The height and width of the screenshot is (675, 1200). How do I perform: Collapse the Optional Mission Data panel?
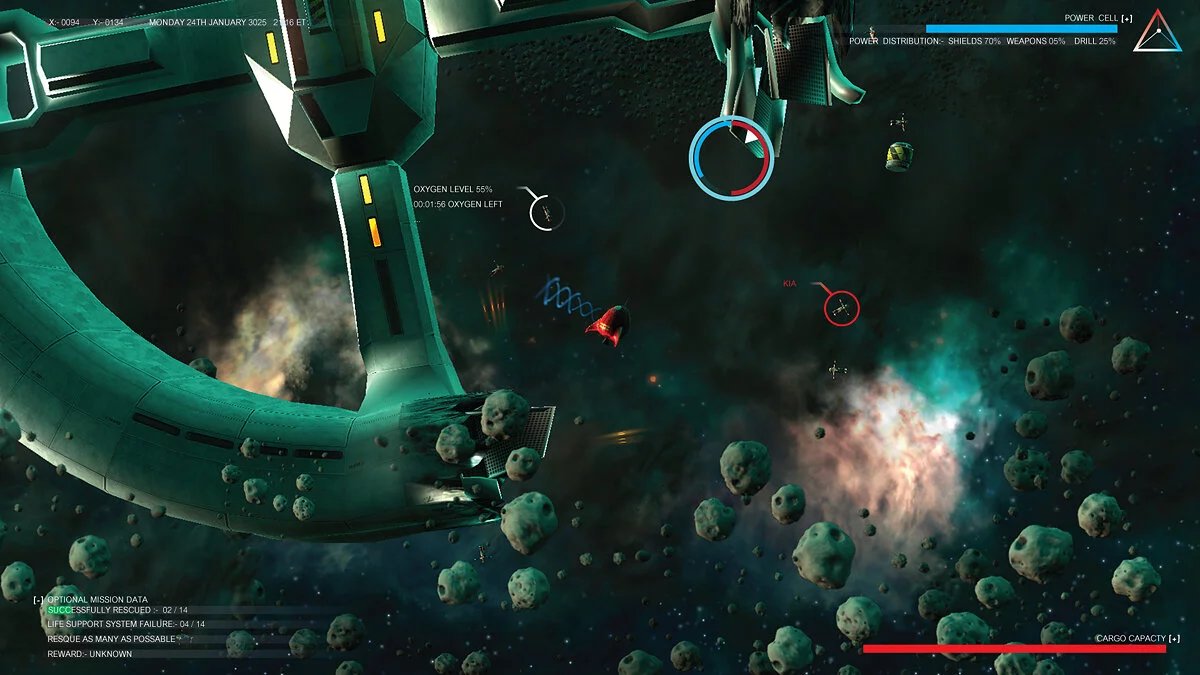tap(38, 599)
